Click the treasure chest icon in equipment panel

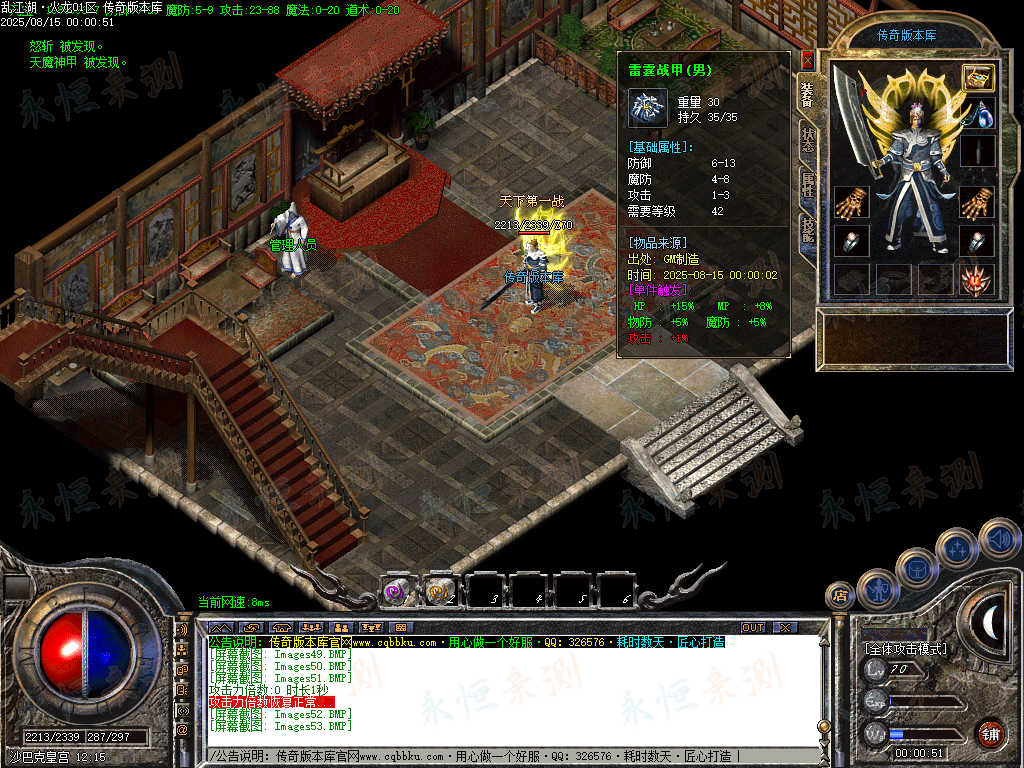[977, 77]
